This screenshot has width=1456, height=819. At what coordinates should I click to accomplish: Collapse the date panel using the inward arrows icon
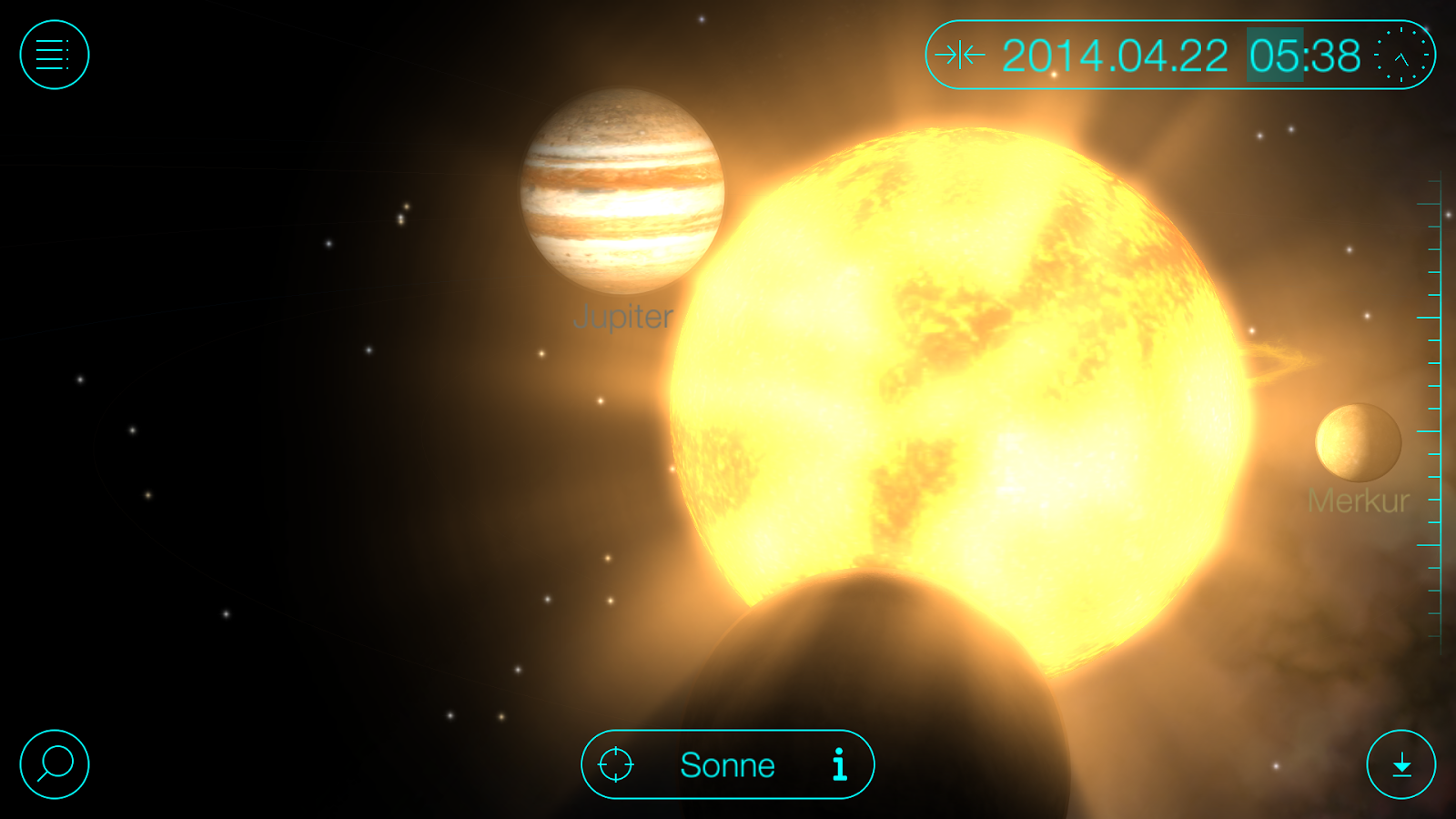pos(962,56)
